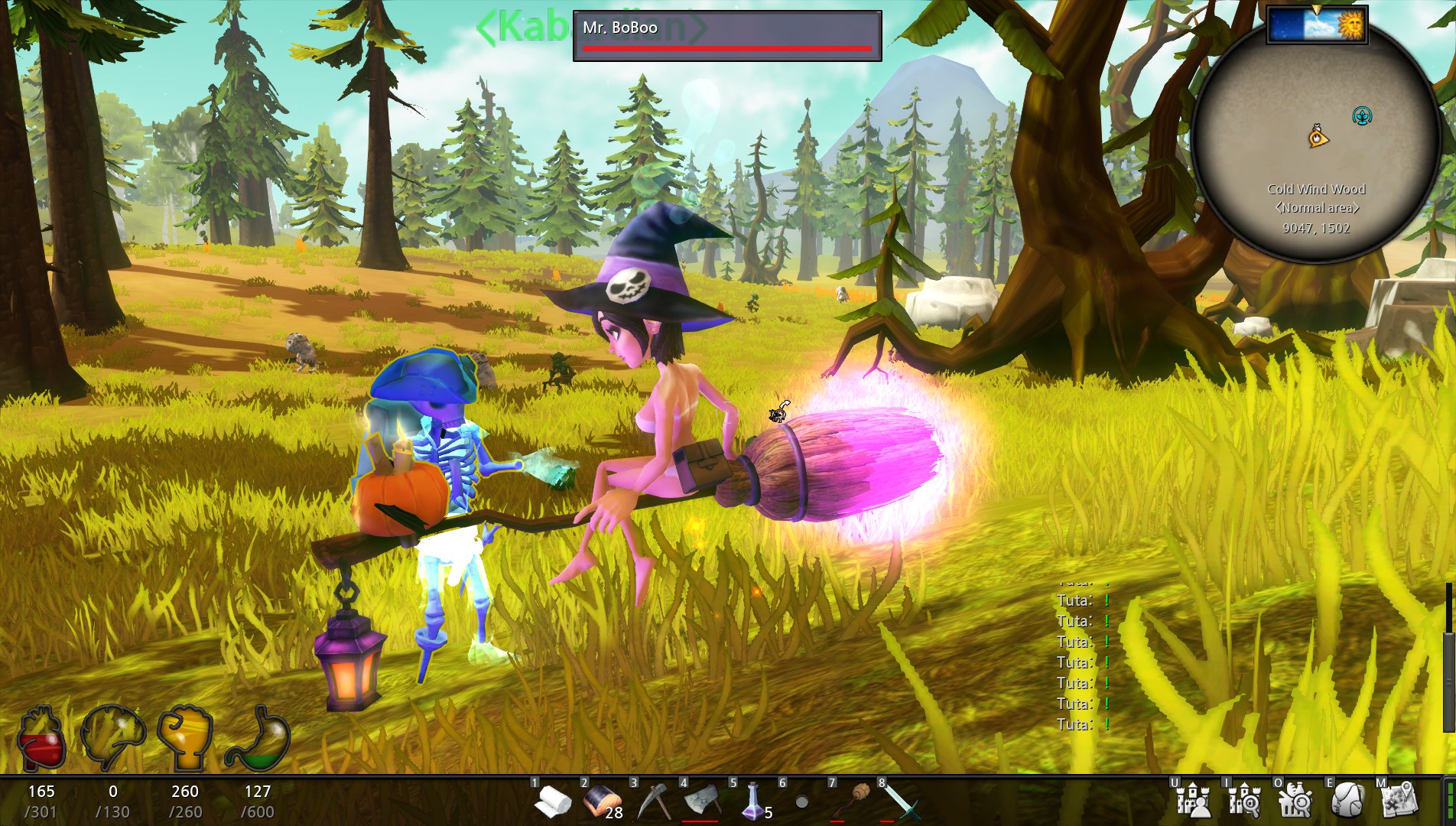Viewport: 1456px width, 826px height.
Task: Open the shop basket search icon
Action: point(1295,801)
